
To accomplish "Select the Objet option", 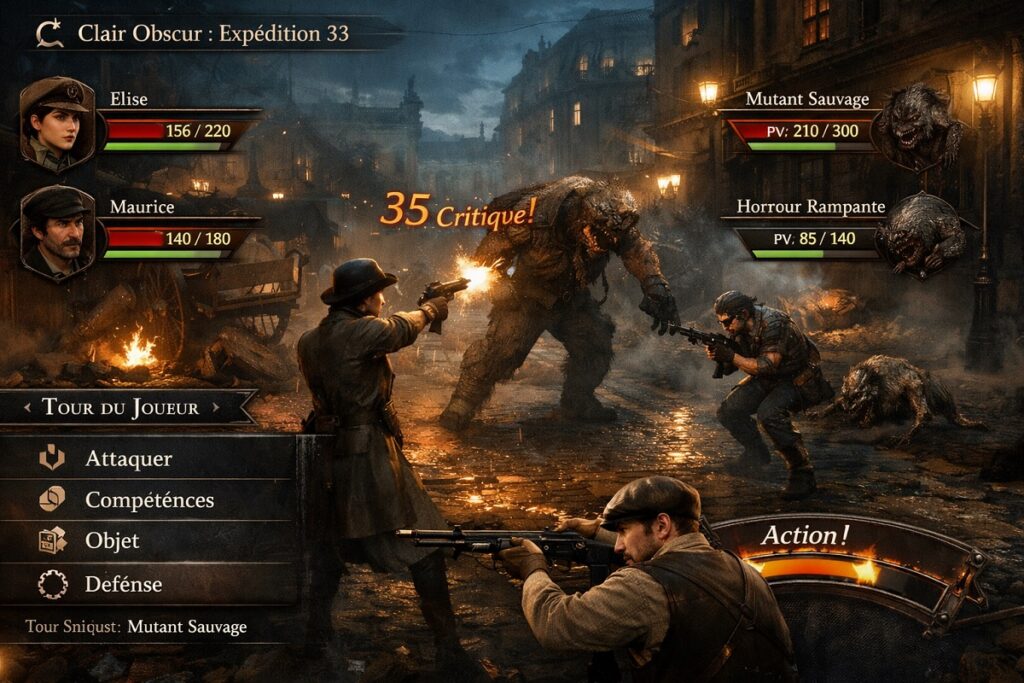I will tap(112, 541).
